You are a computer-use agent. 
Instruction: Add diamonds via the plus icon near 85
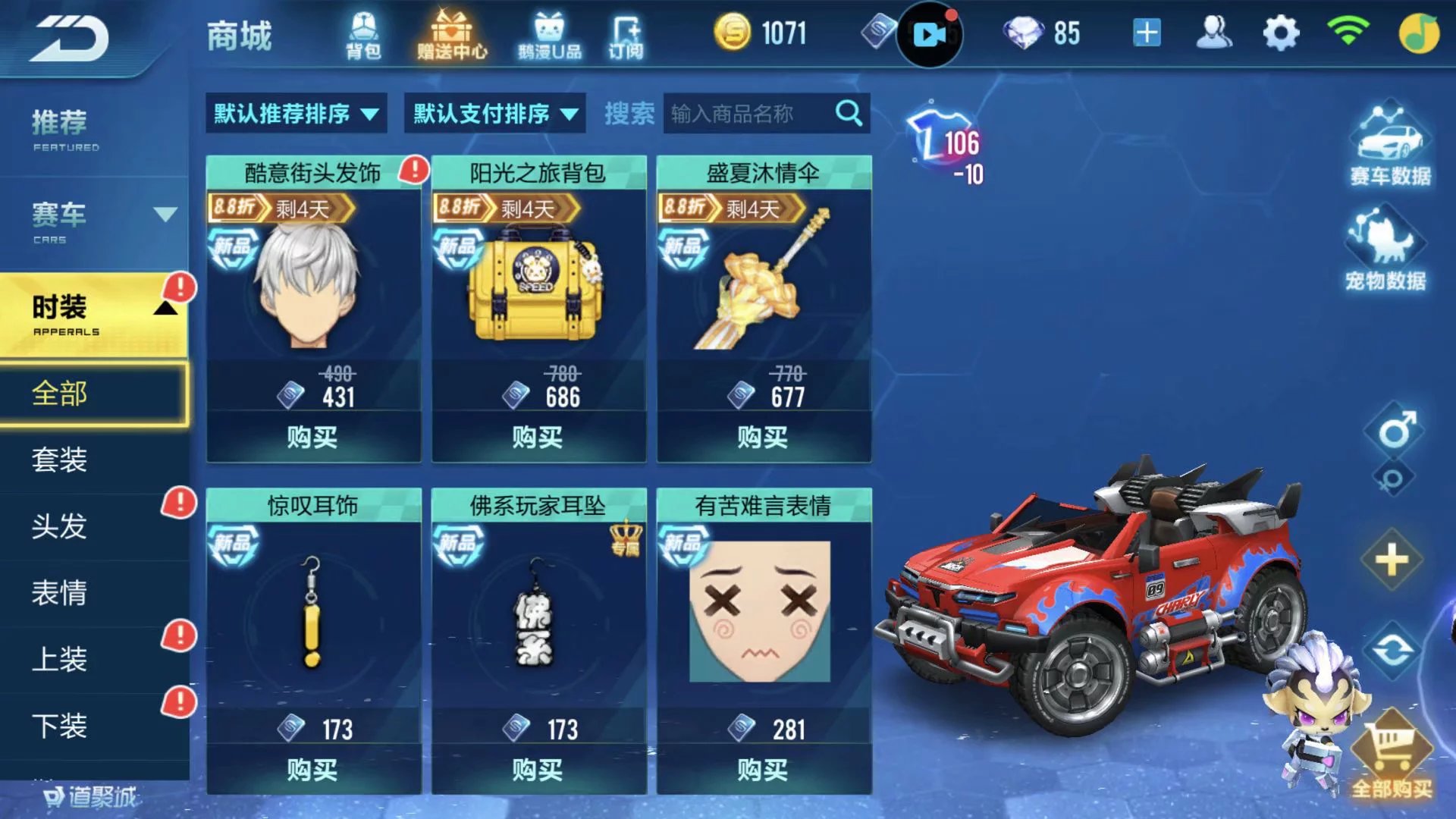[1147, 32]
